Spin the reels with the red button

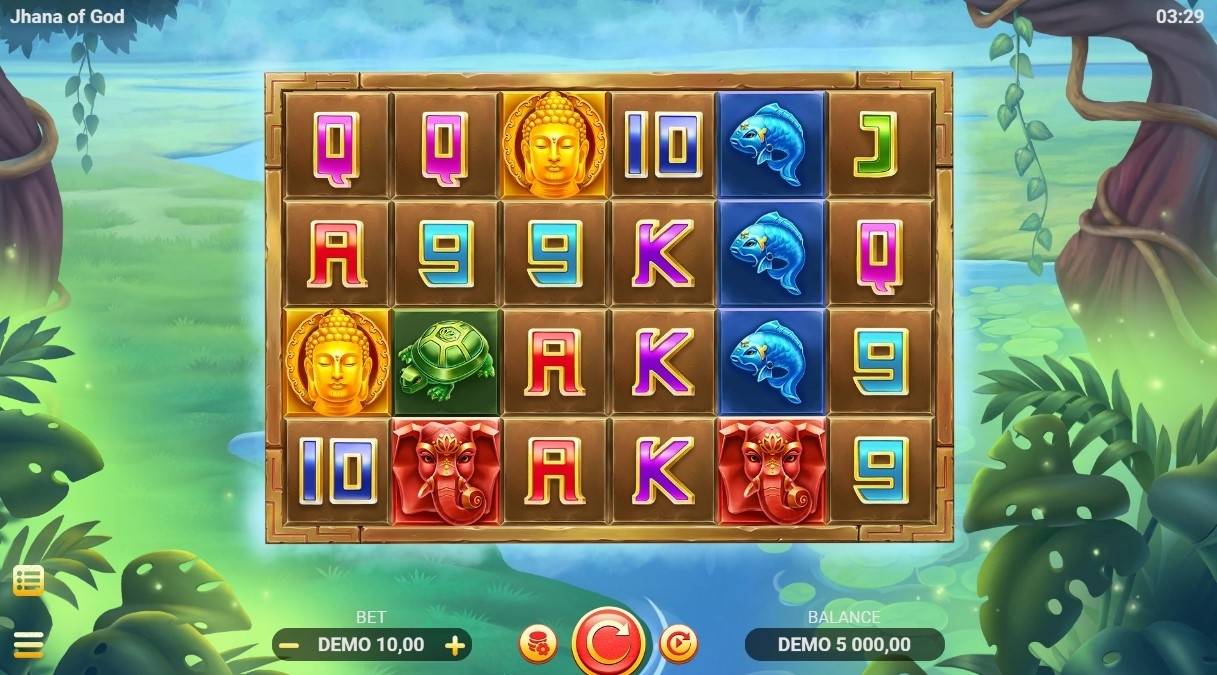(x=607, y=643)
